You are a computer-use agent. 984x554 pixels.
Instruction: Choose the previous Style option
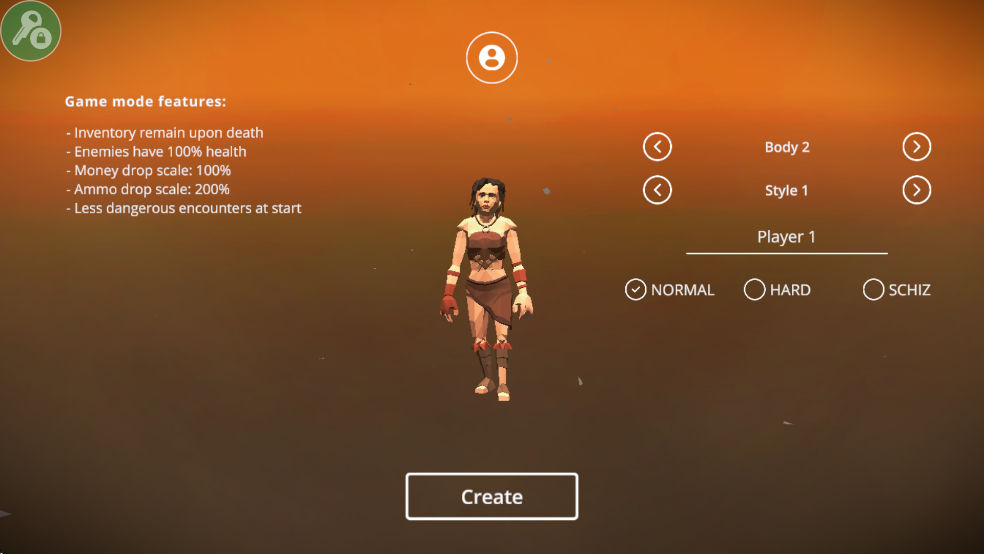(x=657, y=190)
